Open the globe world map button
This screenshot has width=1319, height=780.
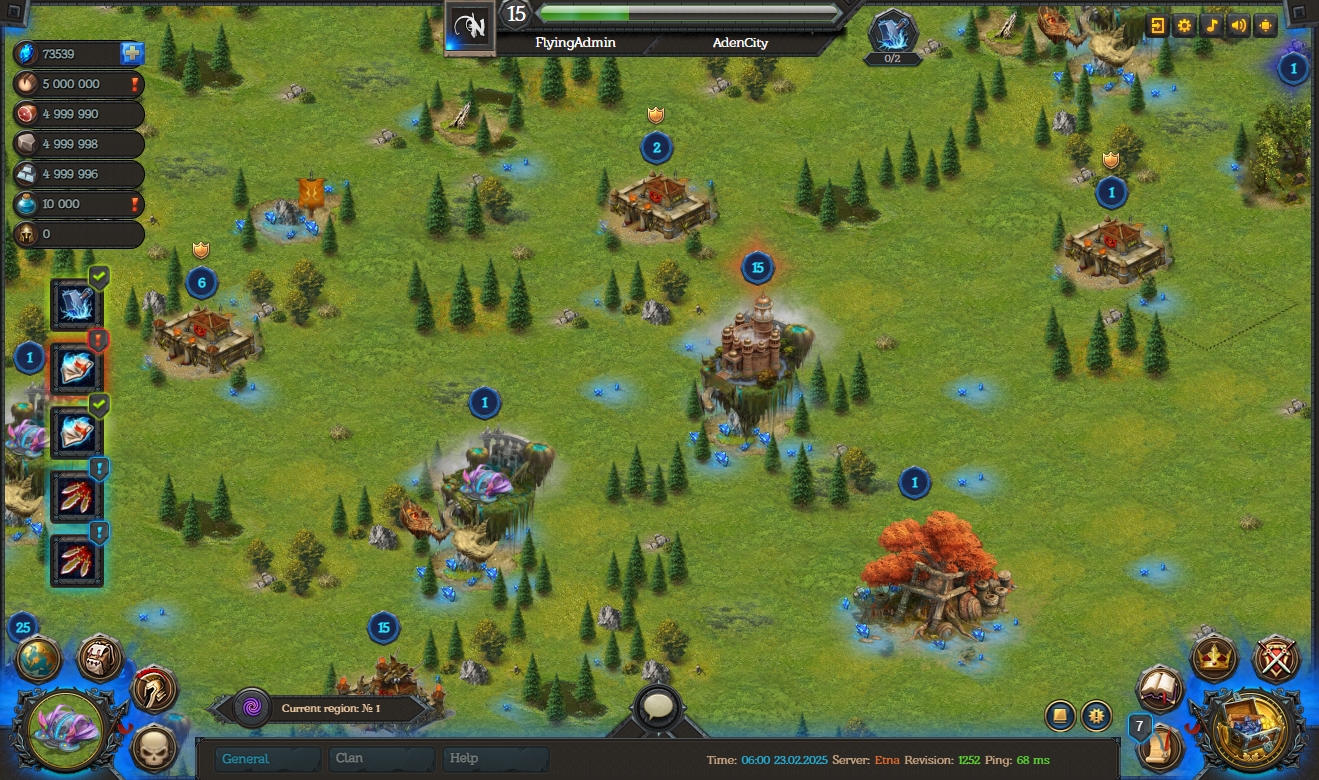coord(39,660)
